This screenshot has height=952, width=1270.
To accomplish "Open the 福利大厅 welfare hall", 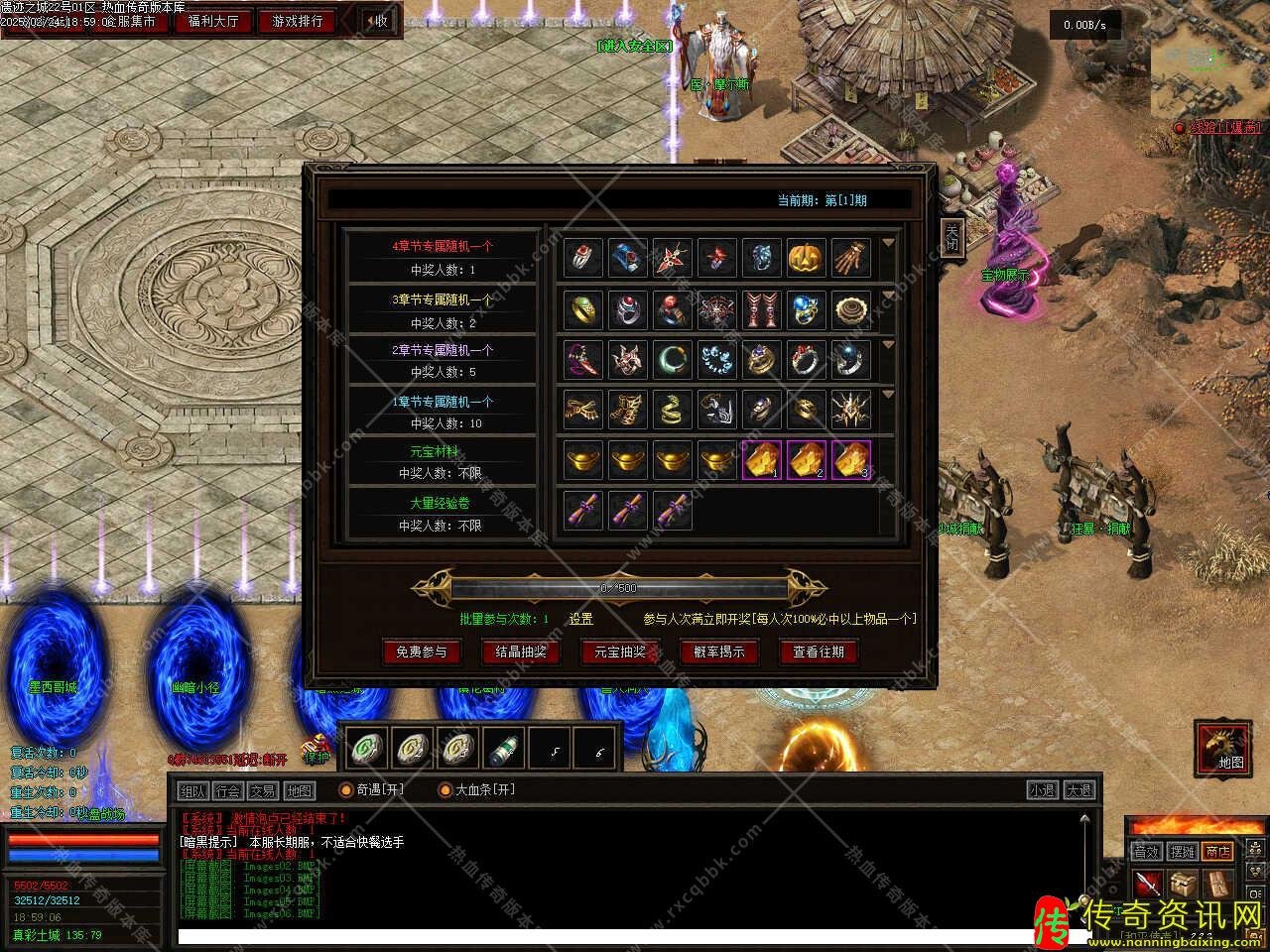I will (213, 21).
